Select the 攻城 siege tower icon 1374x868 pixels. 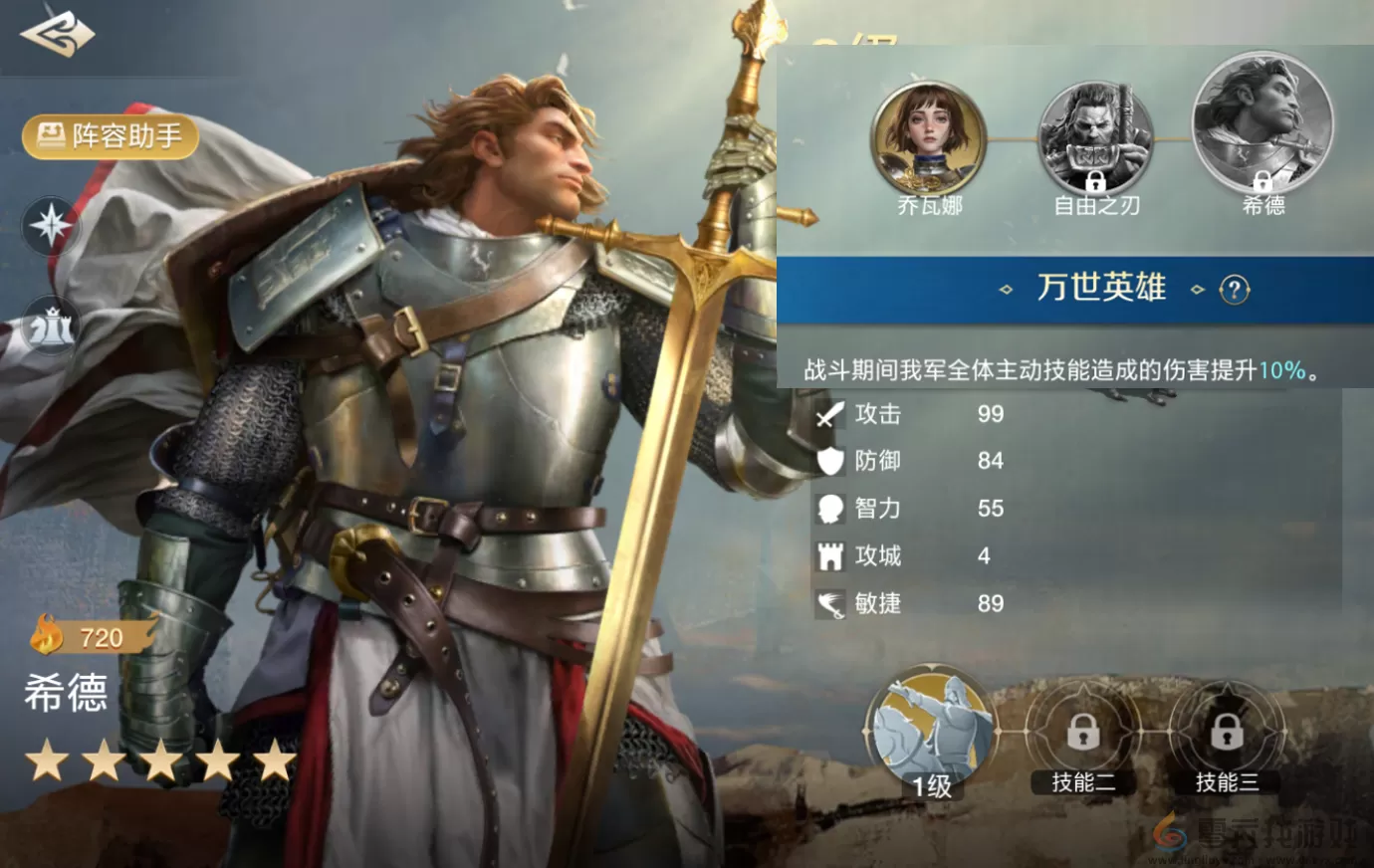pos(827,556)
